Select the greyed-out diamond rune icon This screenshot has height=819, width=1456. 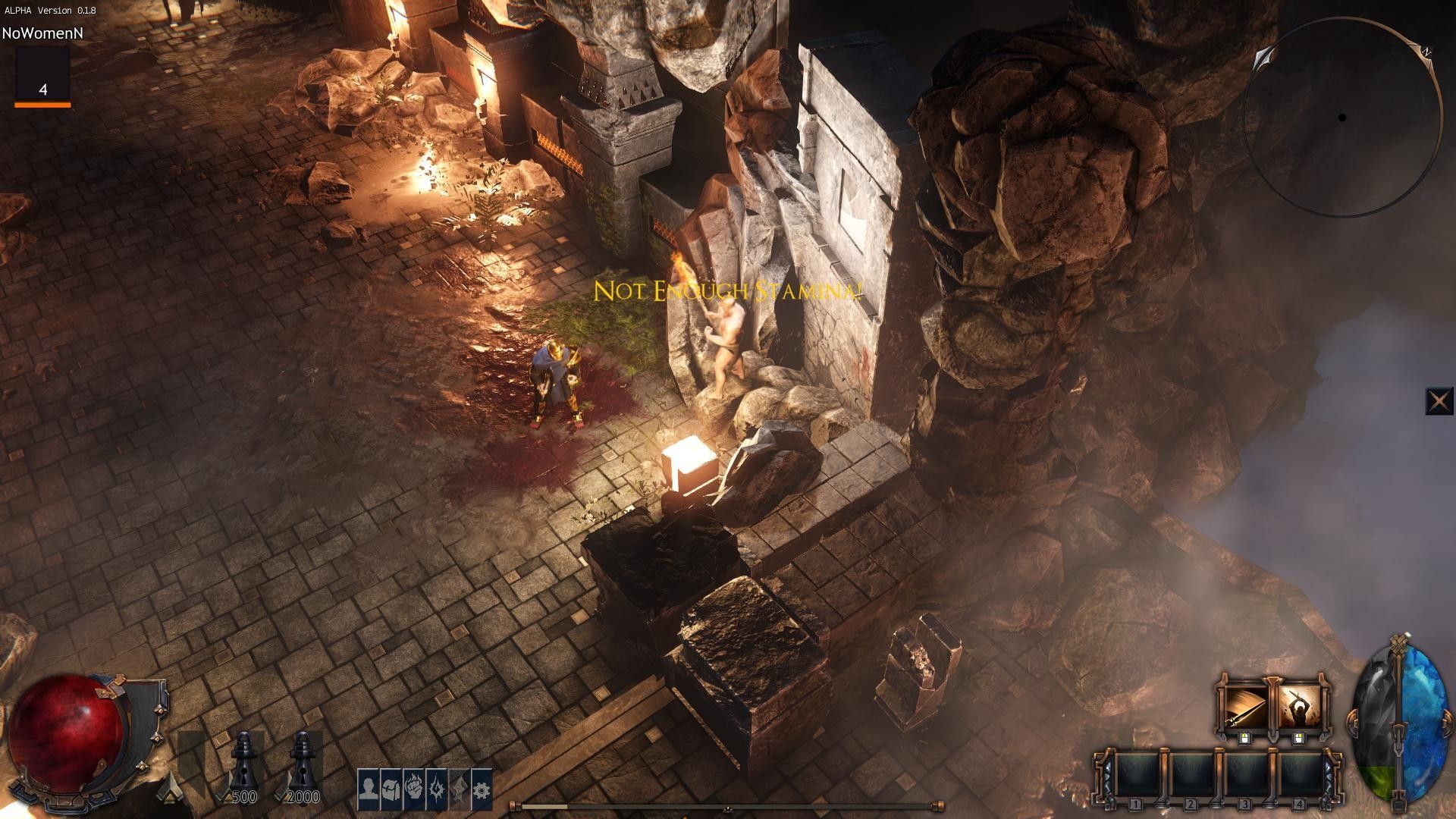pyautogui.click(x=459, y=789)
